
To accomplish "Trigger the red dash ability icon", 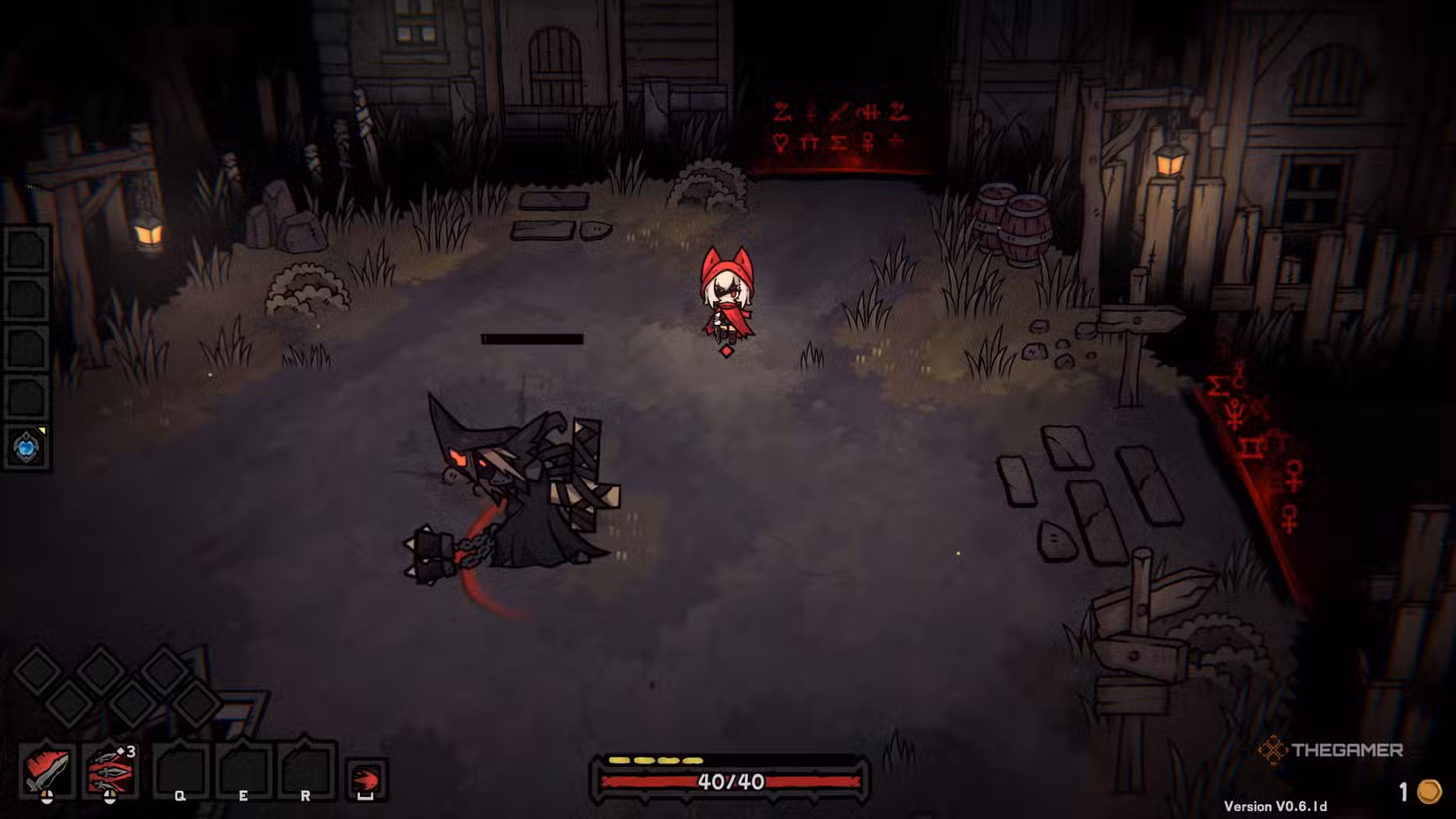I will pyautogui.click(x=365, y=780).
